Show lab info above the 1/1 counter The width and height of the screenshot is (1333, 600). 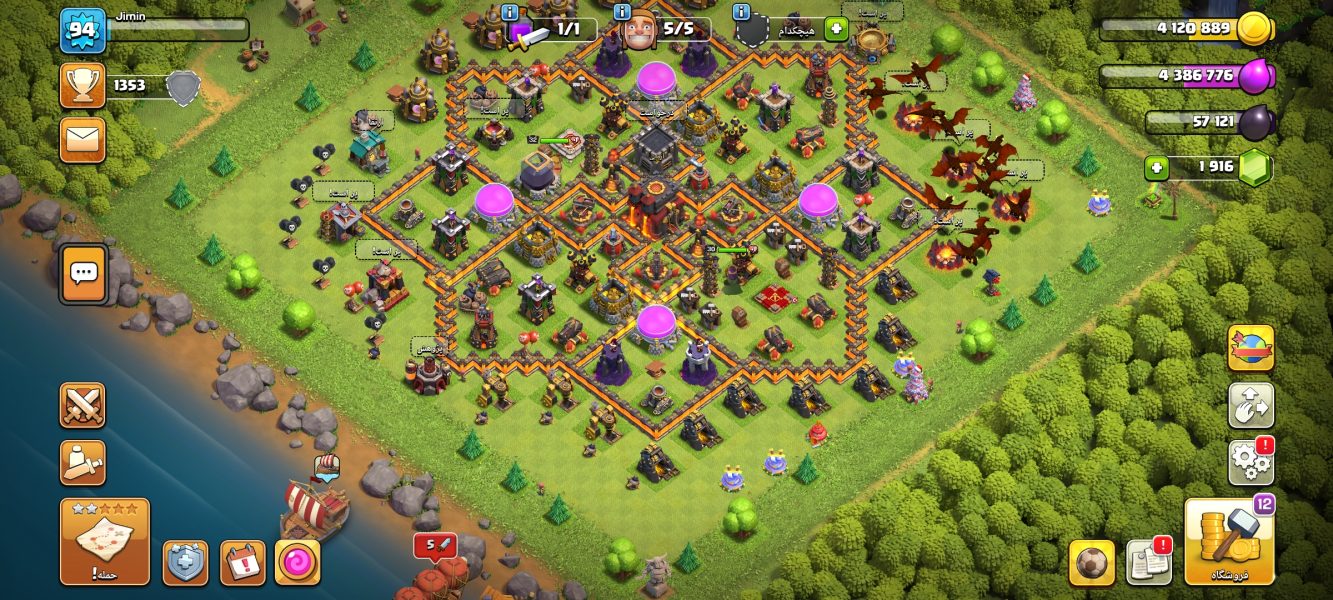pyautogui.click(x=511, y=12)
